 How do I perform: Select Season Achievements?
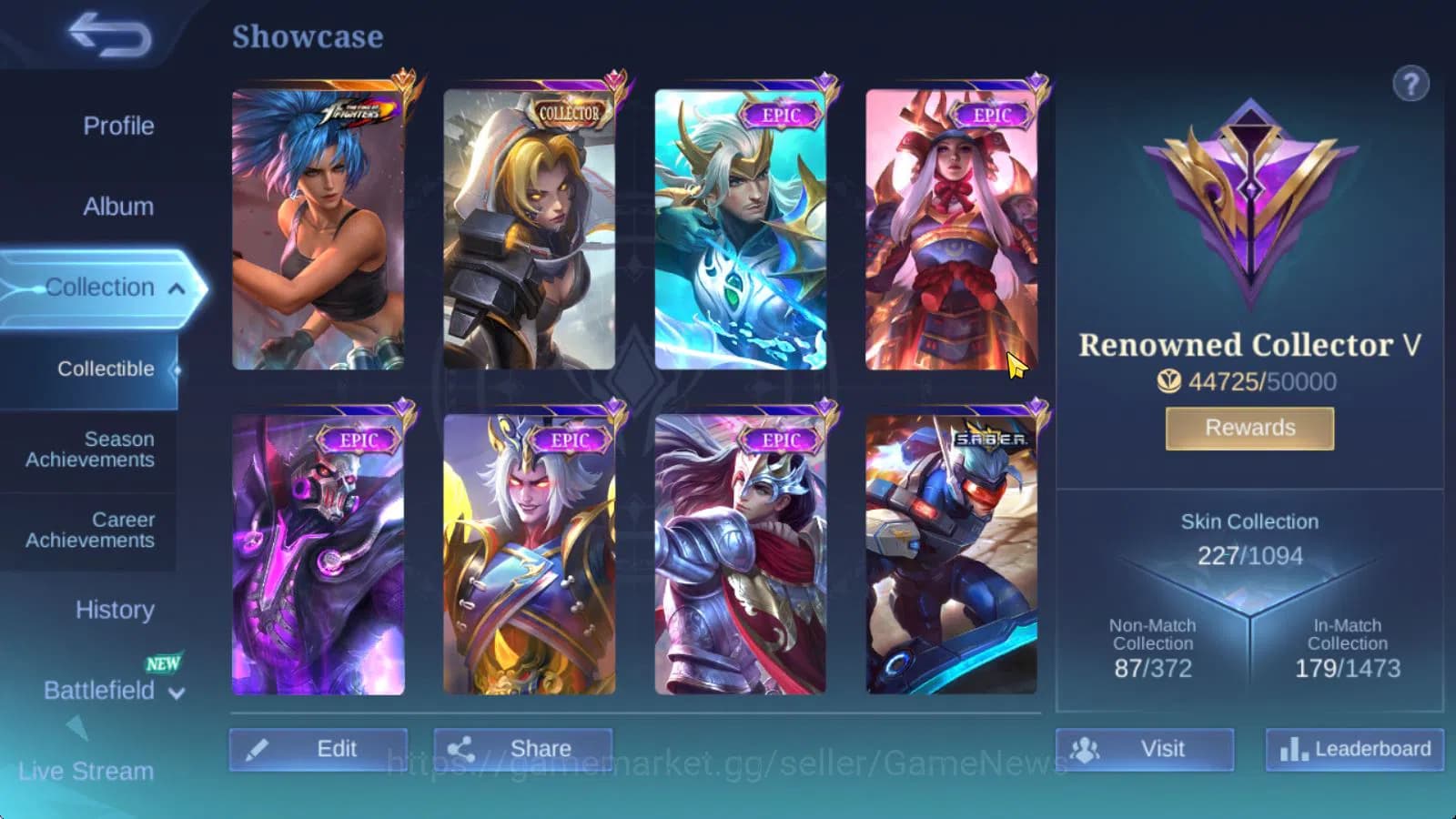click(87, 450)
